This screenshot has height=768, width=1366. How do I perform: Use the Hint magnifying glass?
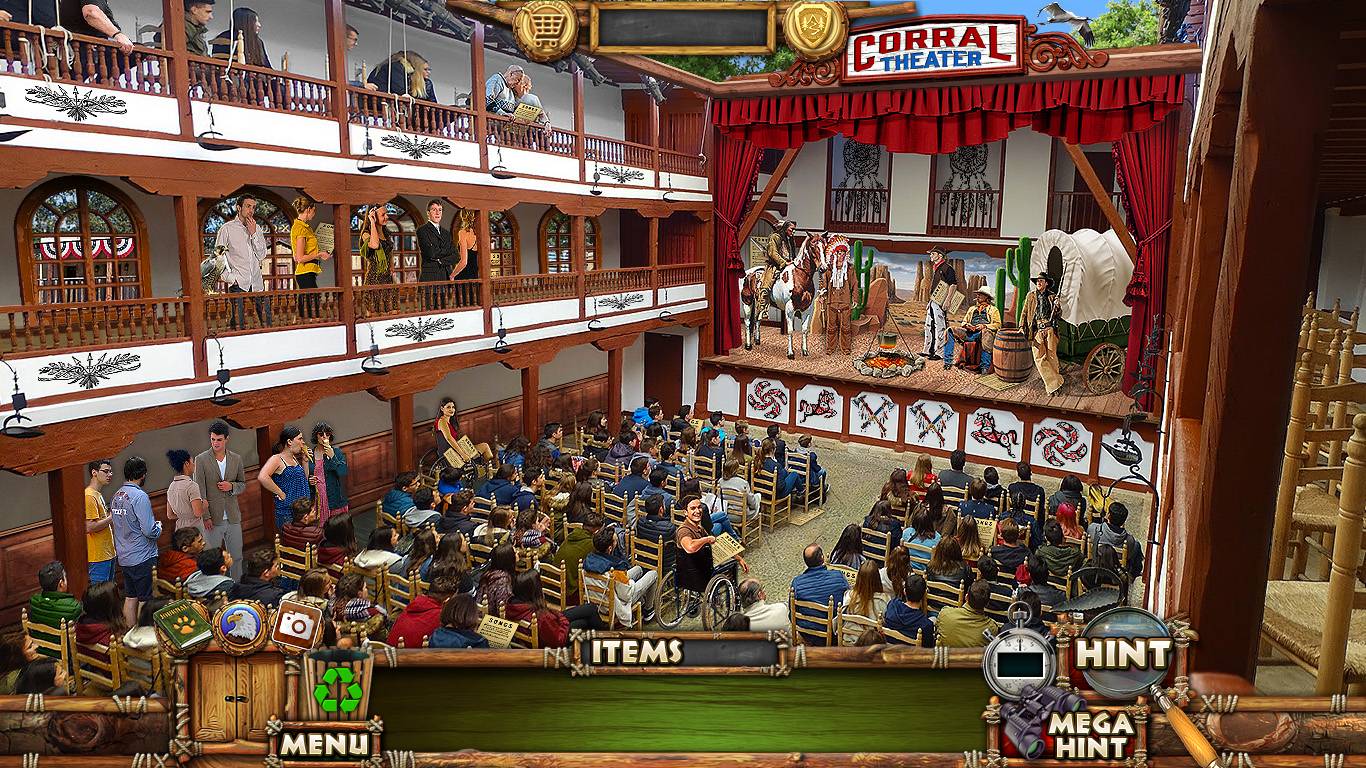[1124, 654]
